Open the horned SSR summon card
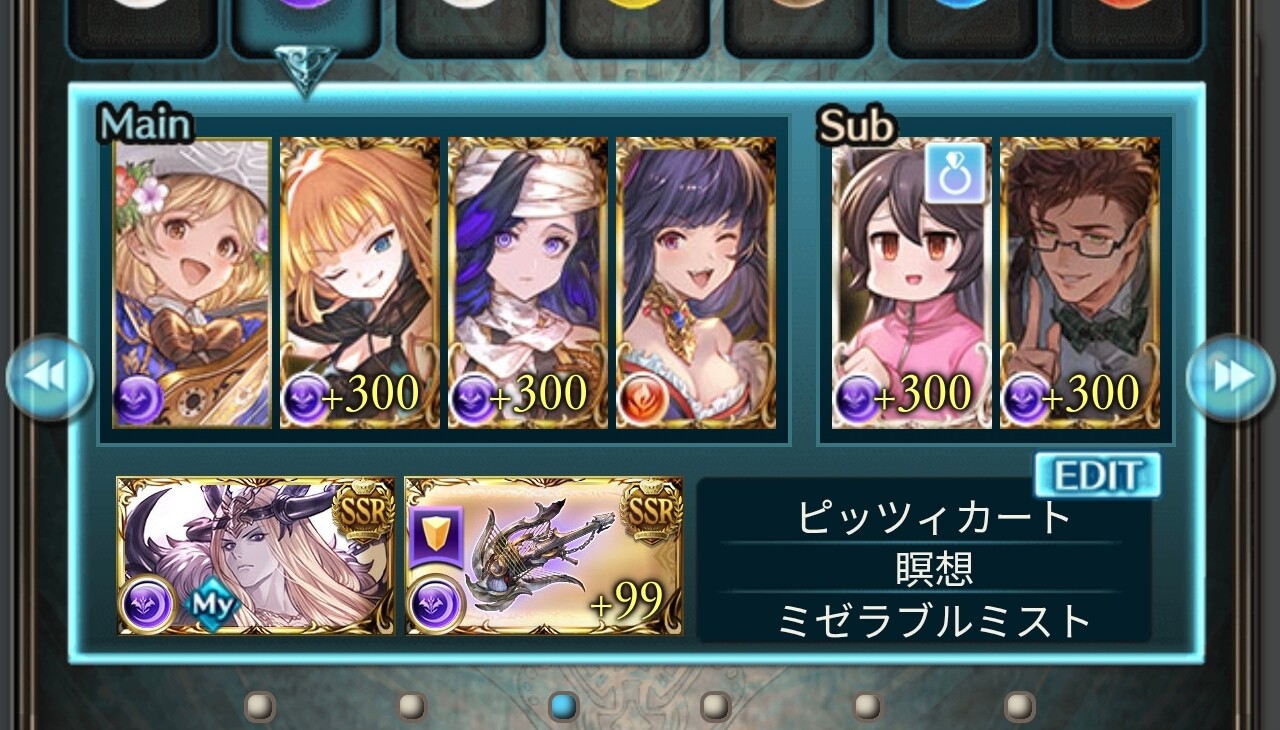This screenshot has height=730, width=1280. click(256, 555)
